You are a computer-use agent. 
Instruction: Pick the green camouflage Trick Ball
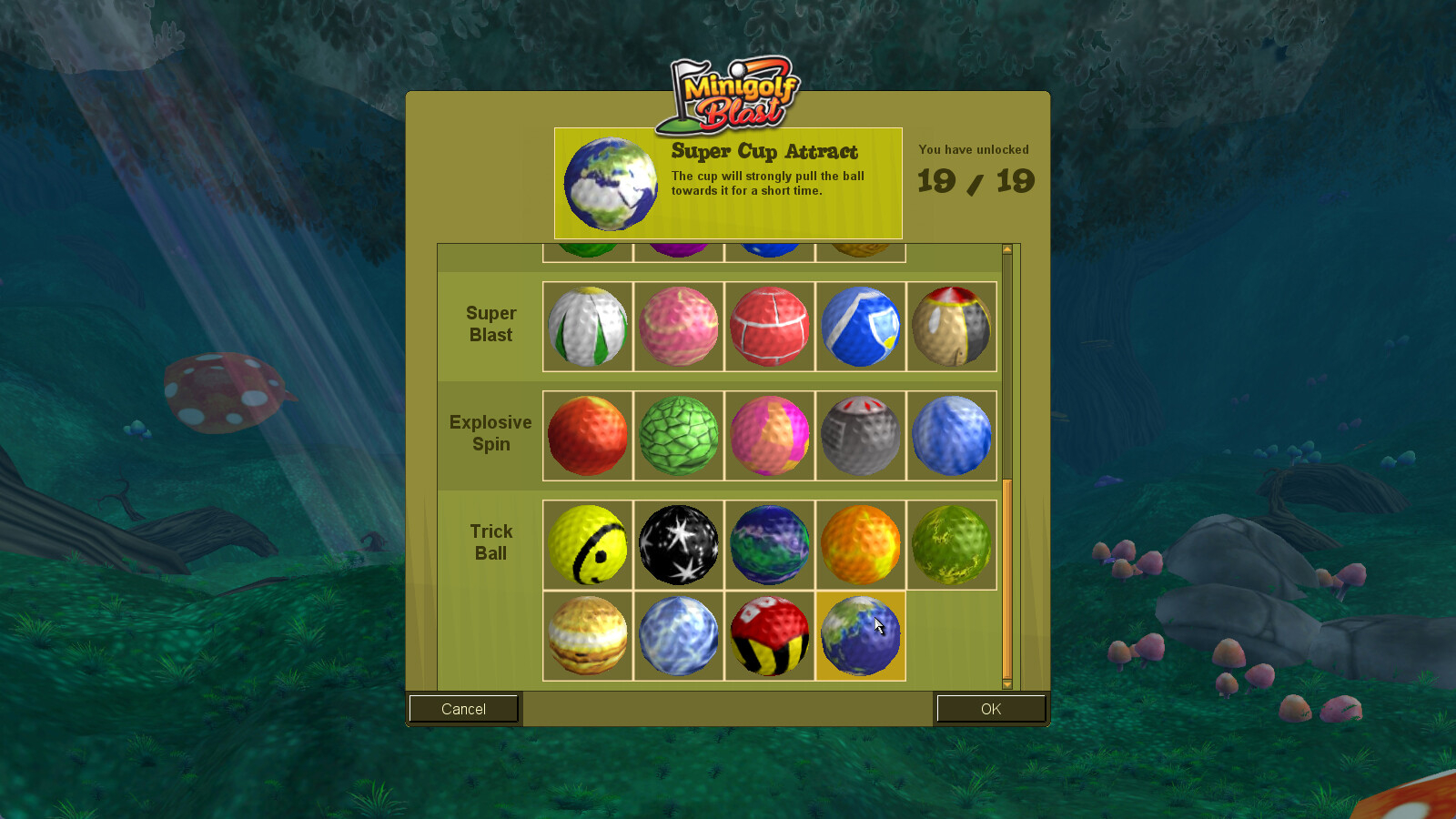tap(951, 544)
